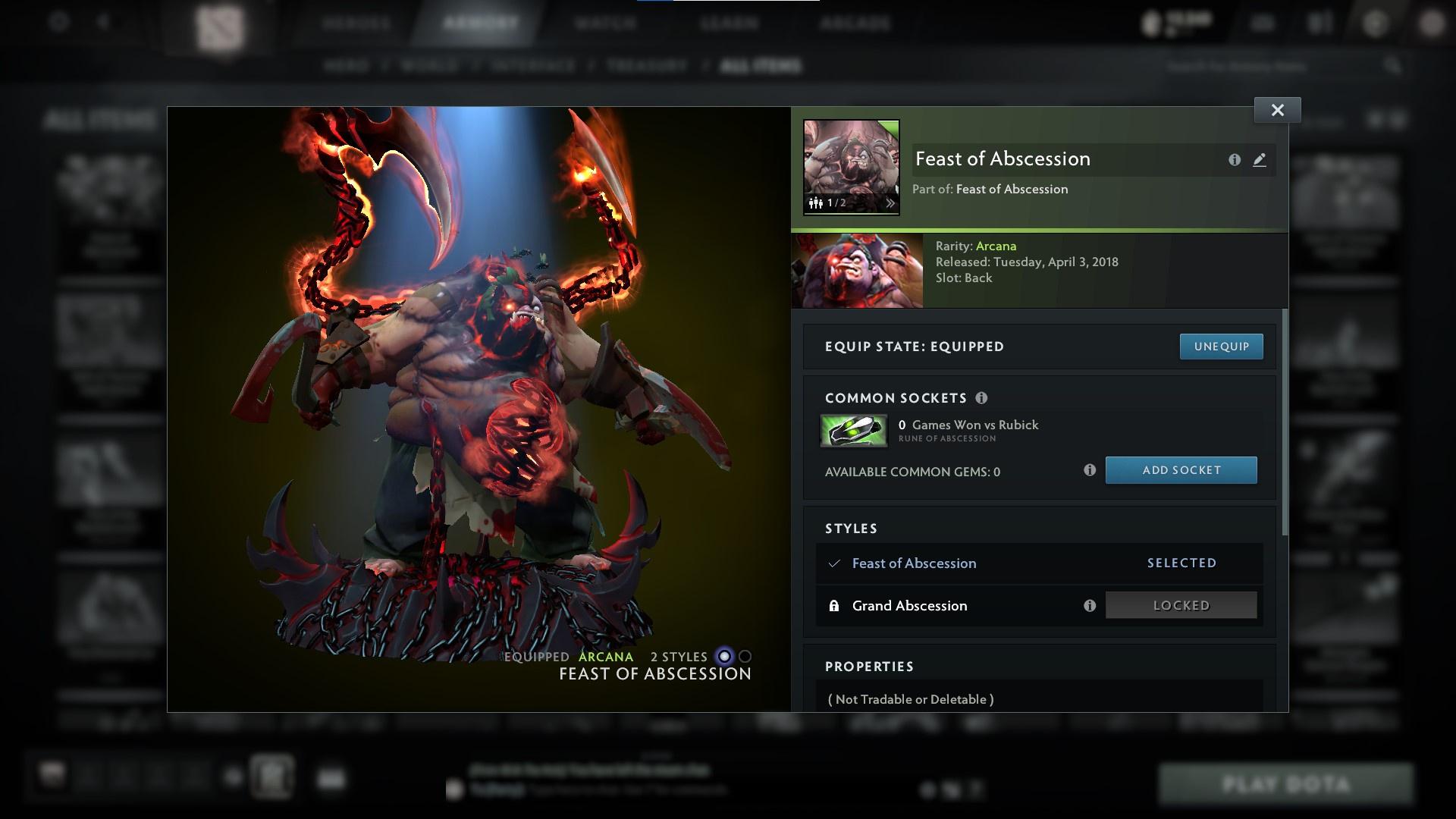Expand the item thumbnail with the double-chevron arrows
Viewport: 1456px width, 819px height.
pos(890,203)
